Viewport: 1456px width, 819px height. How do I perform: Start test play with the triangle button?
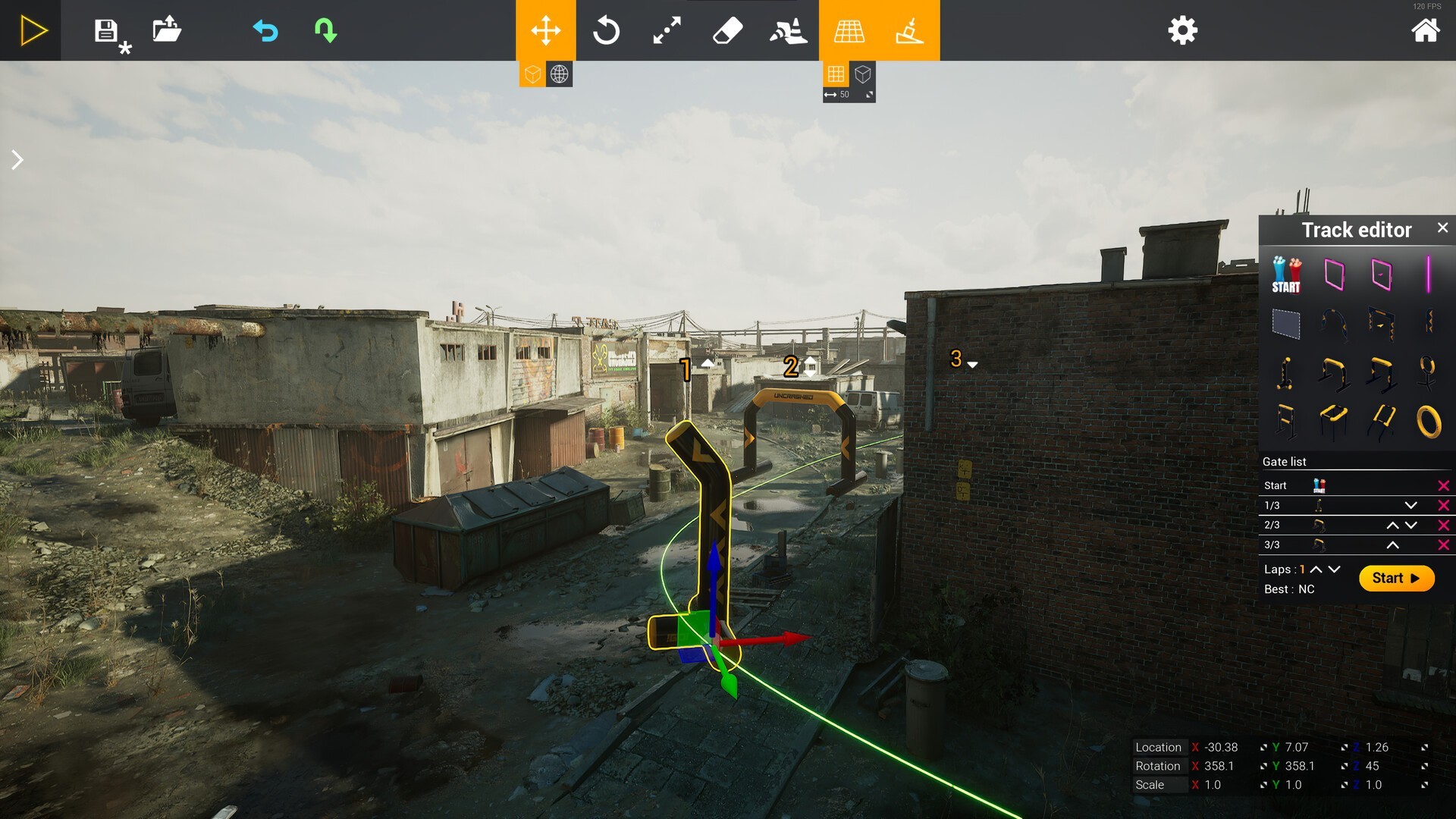coord(32,31)
